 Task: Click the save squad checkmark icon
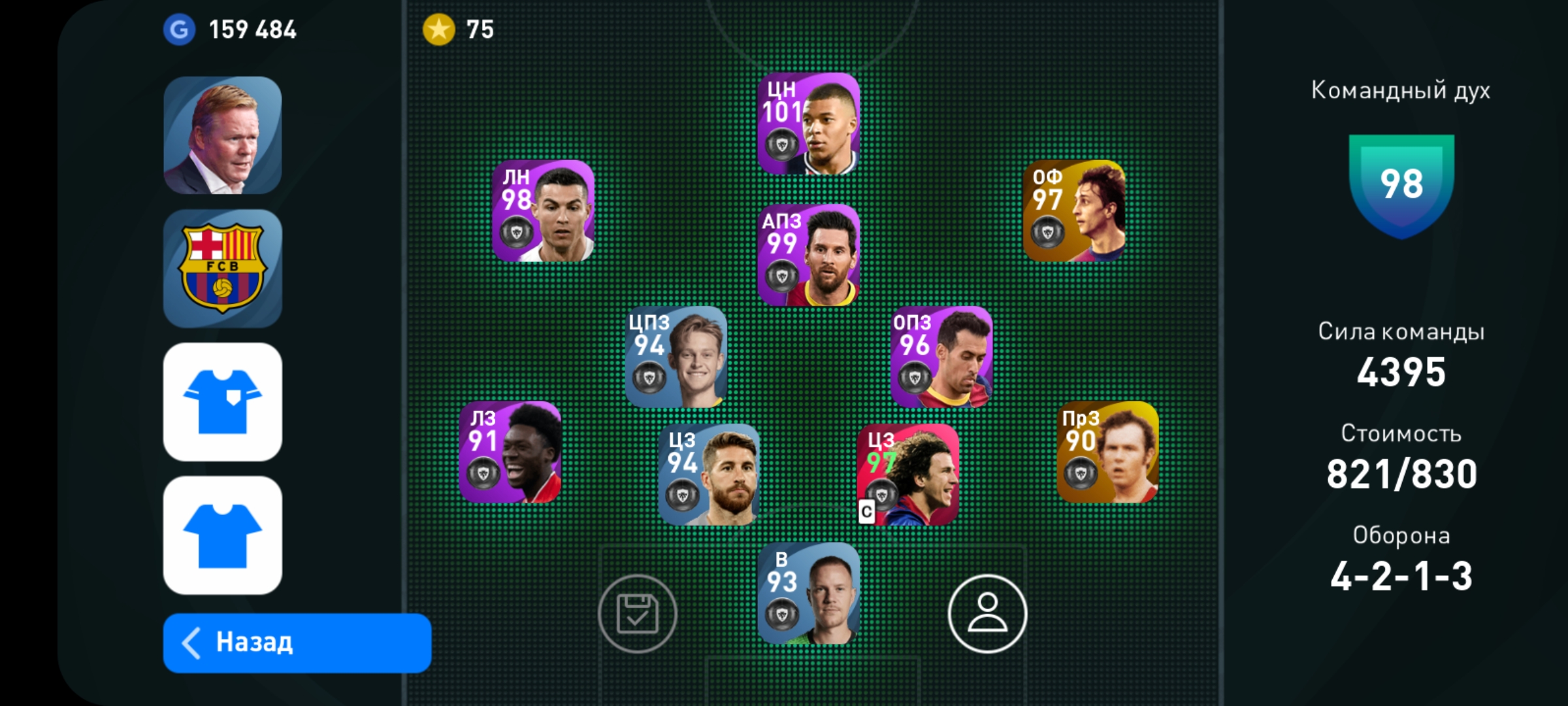[x=637, y=614]
